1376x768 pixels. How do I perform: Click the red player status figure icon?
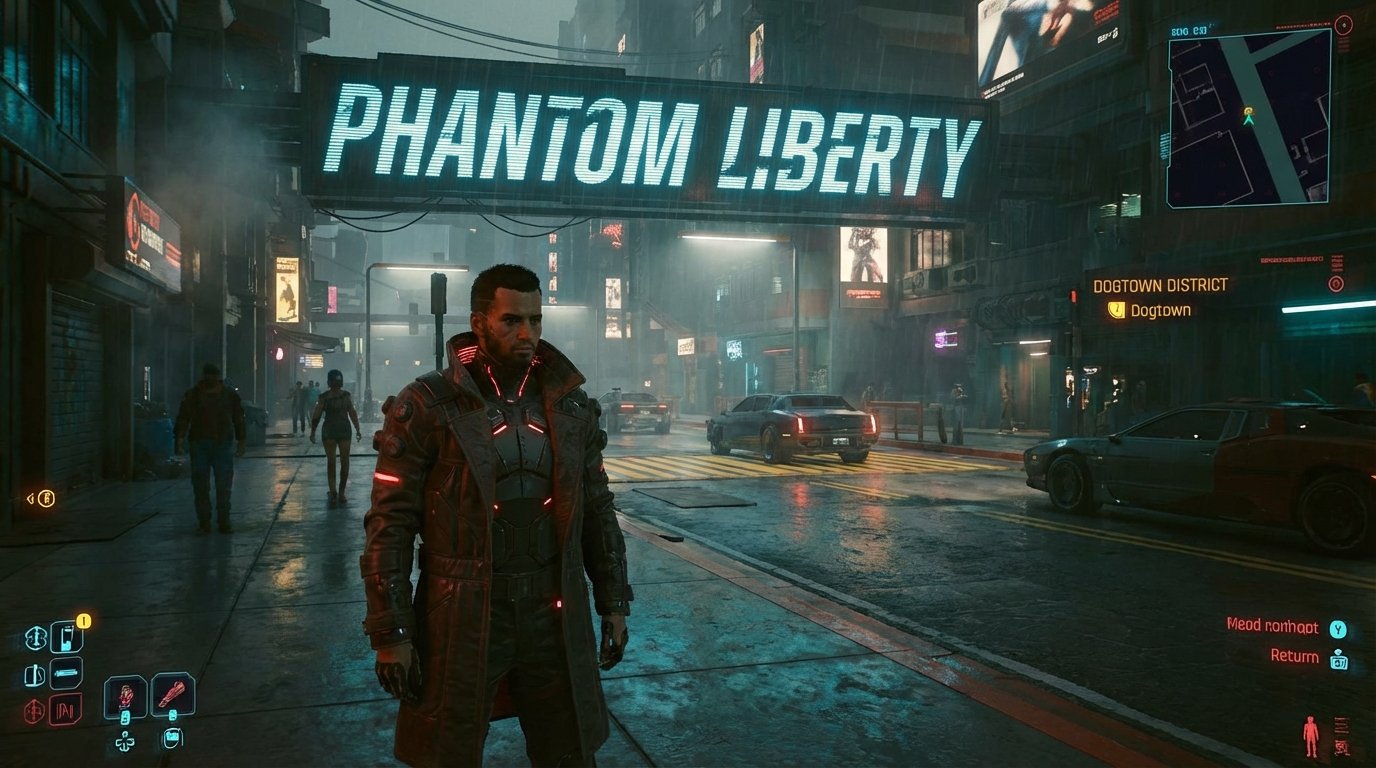pyautogui.click(x=1311, y=736)
